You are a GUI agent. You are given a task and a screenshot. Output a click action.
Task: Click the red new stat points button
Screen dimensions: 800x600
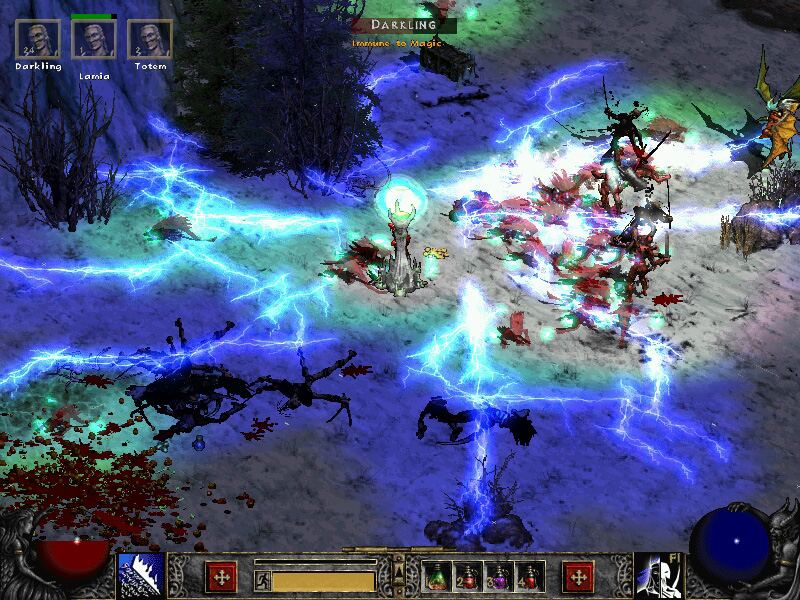coord(221,577)
